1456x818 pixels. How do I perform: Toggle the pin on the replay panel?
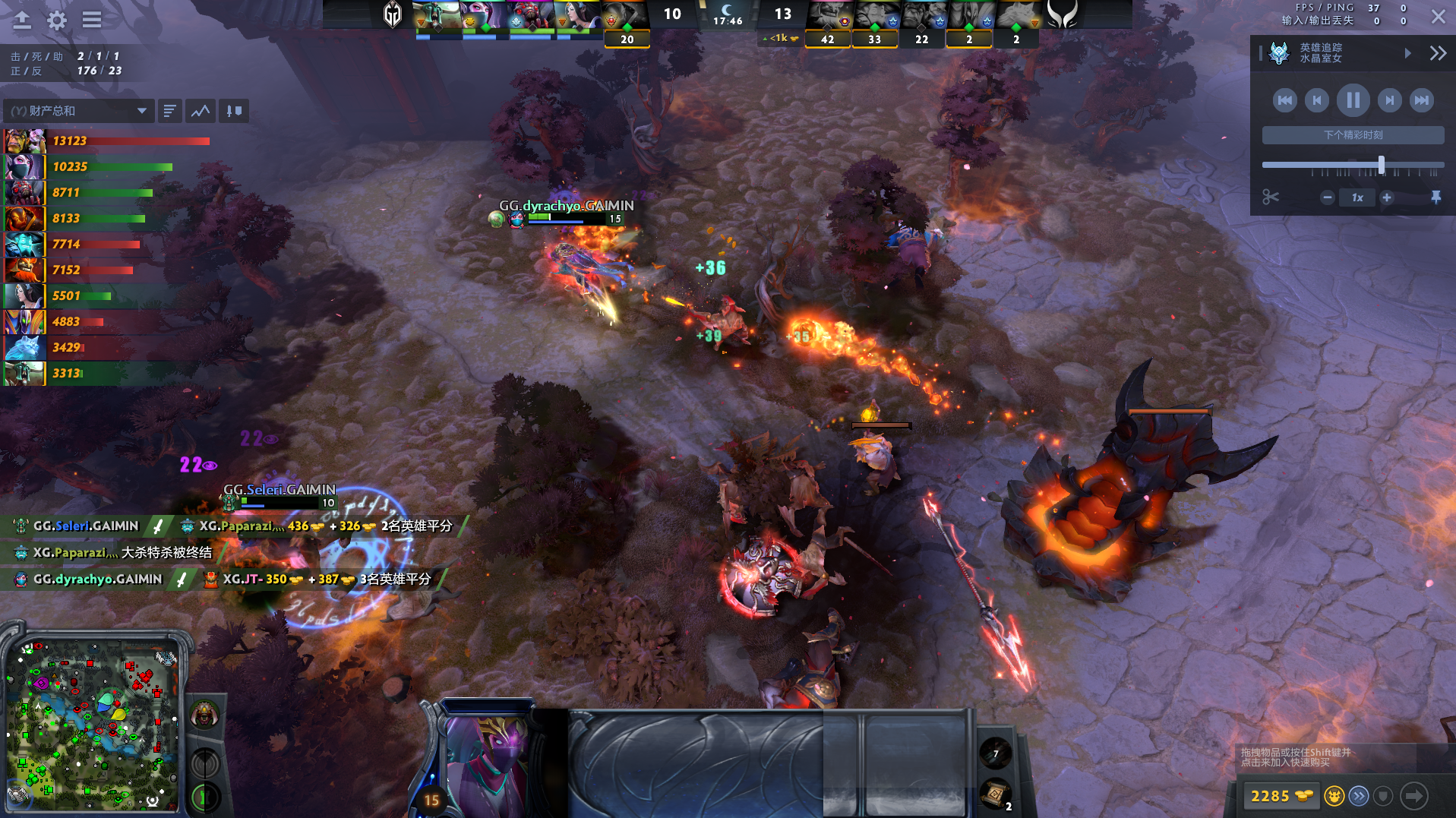(1435, 197)
